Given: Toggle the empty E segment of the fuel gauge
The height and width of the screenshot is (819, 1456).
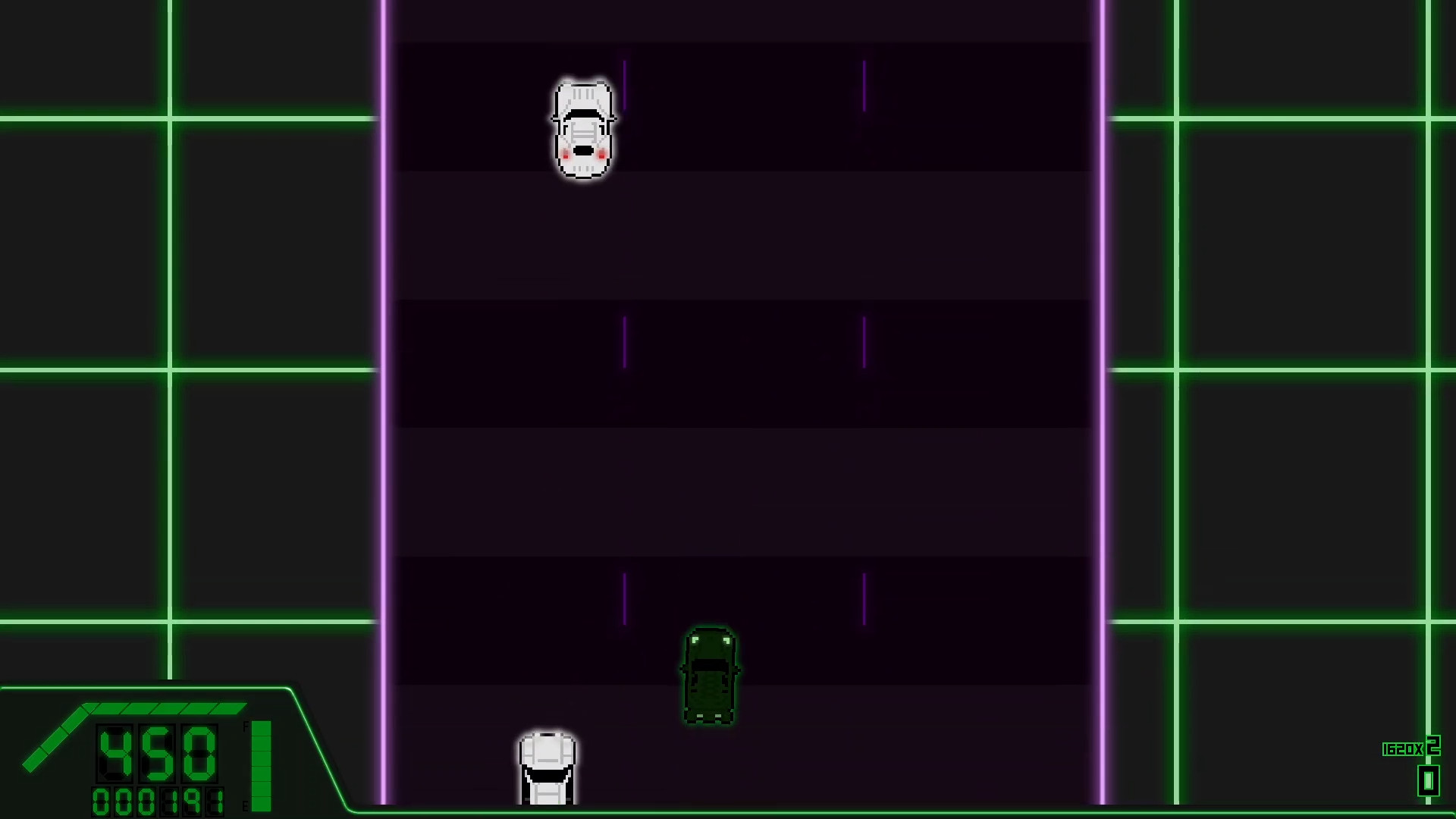Looking at the screenshot, I should (261, 802).
